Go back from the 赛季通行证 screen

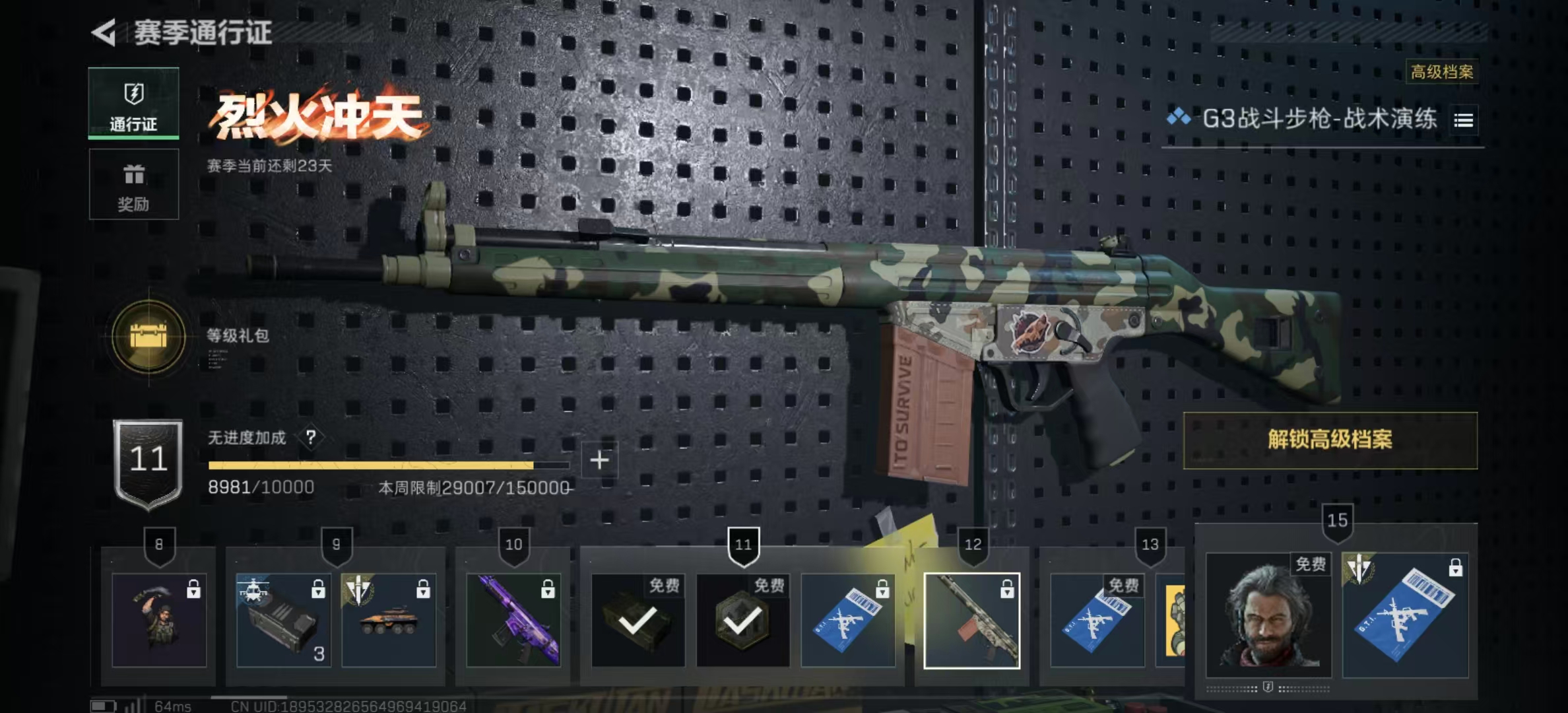click(104, 32)
